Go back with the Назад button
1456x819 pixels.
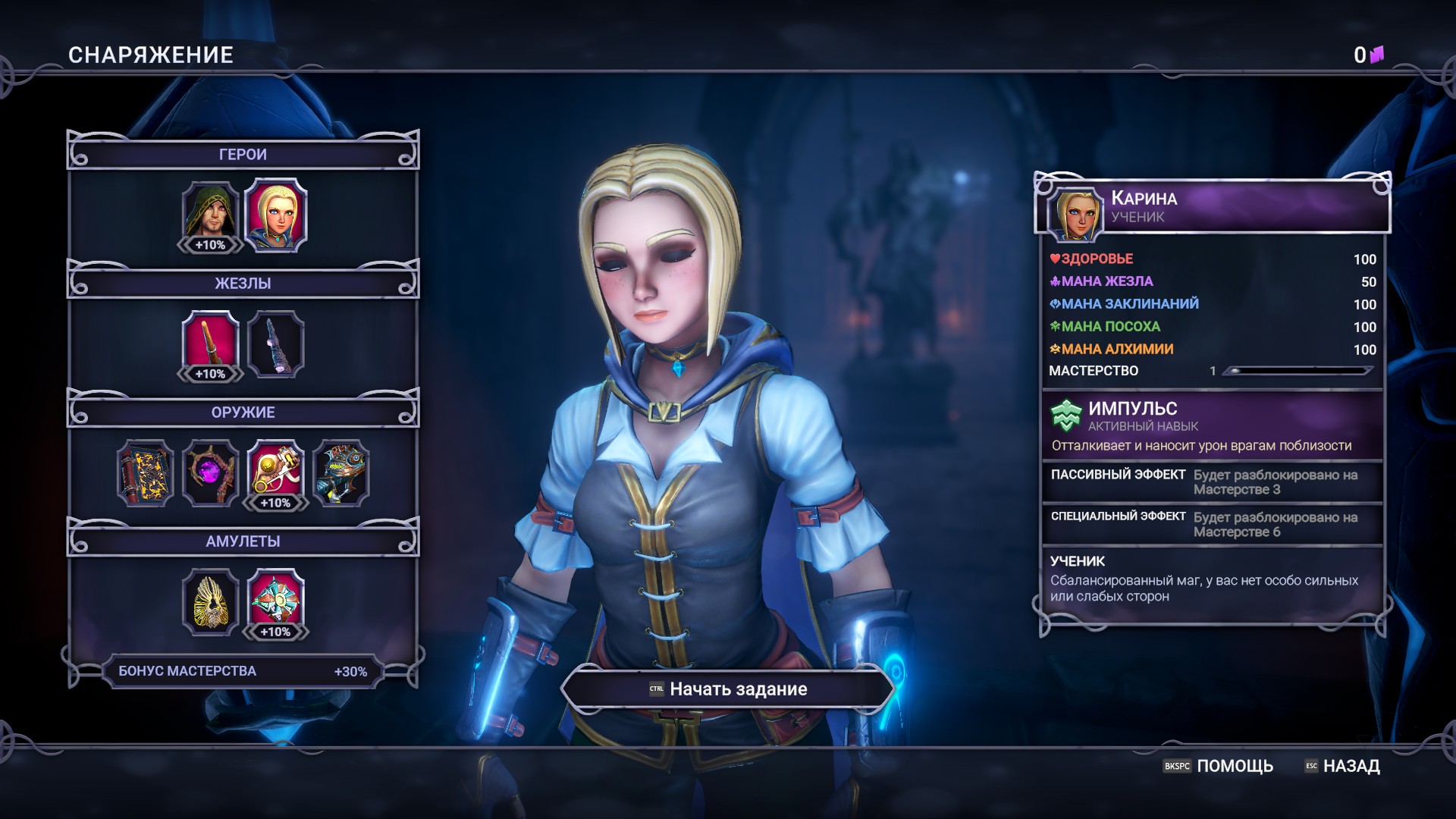(1342, 766)
